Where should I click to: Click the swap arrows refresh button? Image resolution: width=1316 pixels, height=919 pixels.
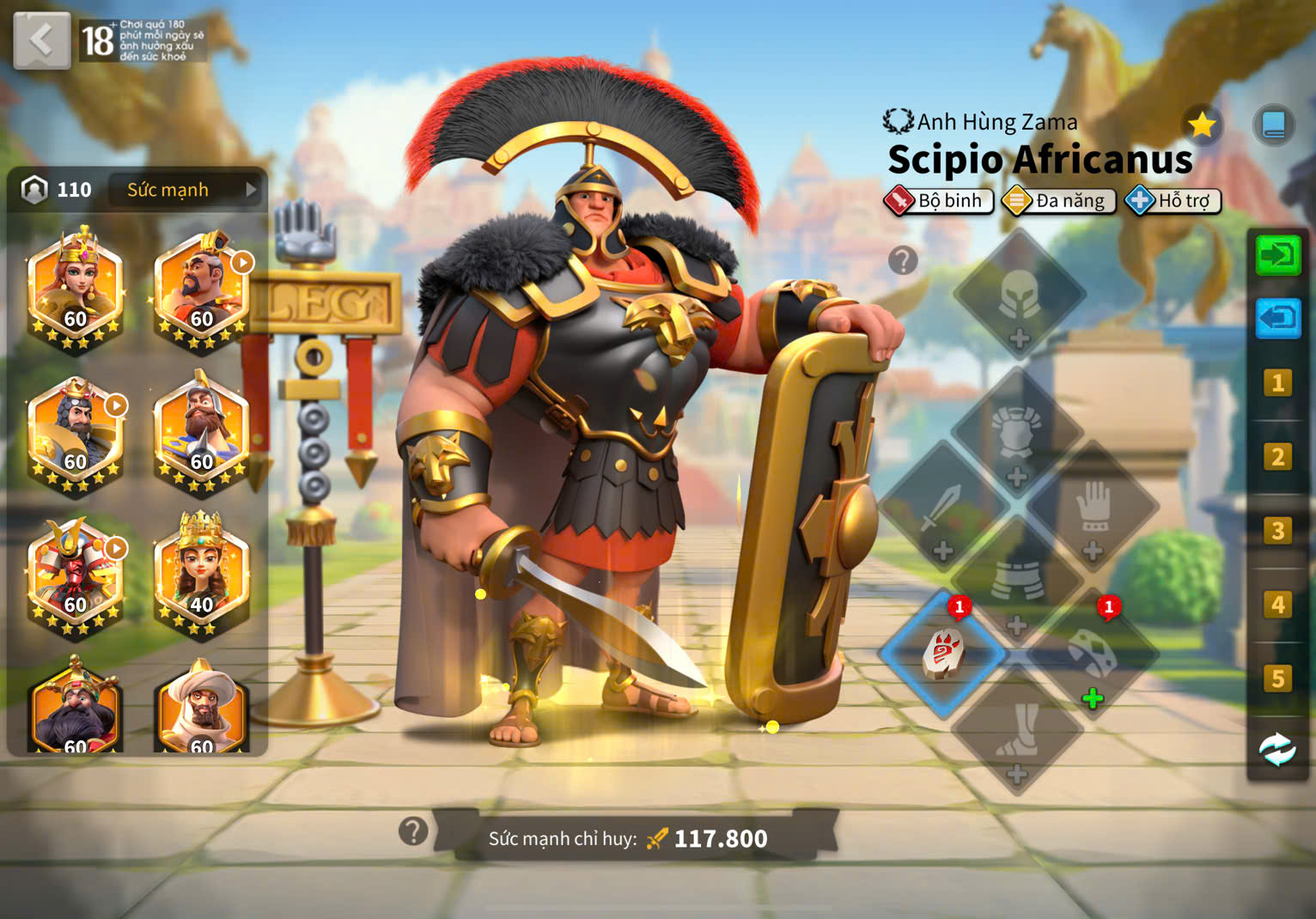[x=1277, y=750]
